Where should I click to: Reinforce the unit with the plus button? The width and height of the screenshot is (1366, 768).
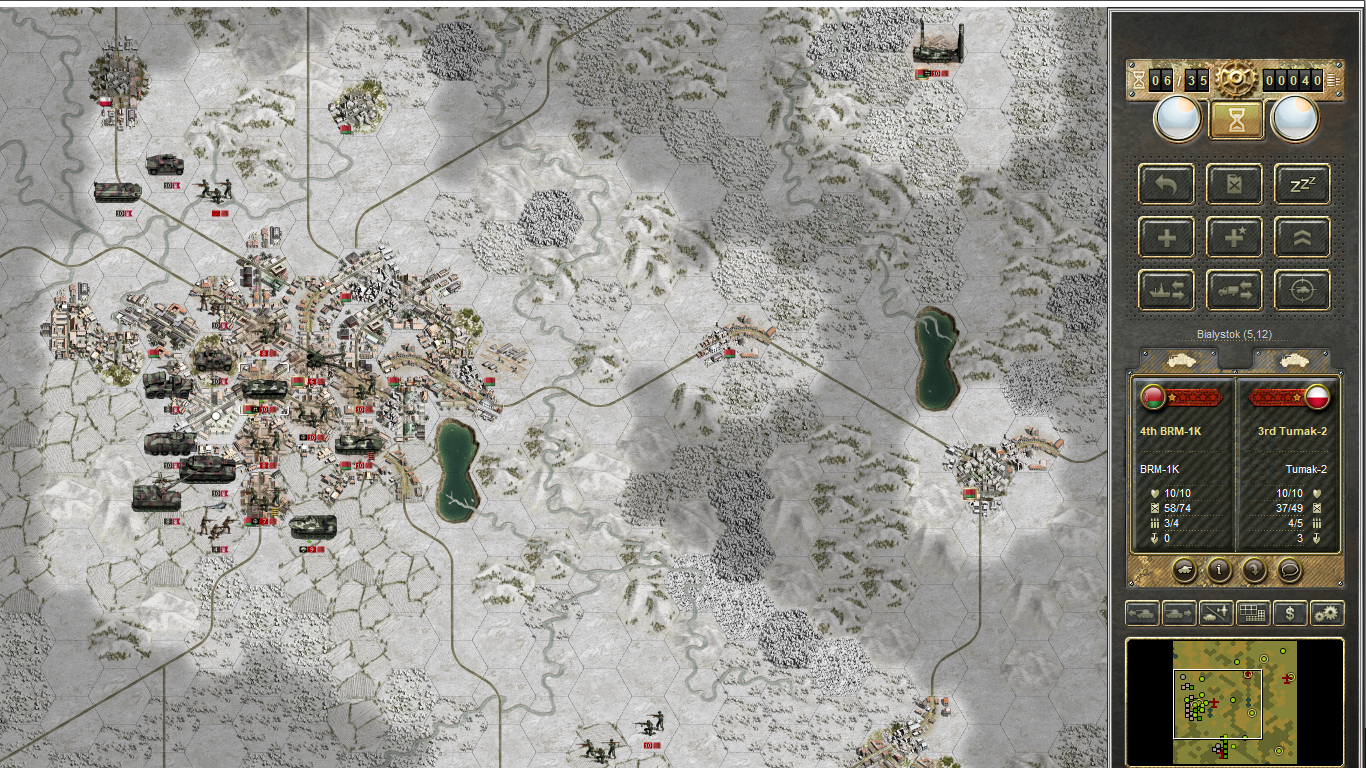(1166, 238)
